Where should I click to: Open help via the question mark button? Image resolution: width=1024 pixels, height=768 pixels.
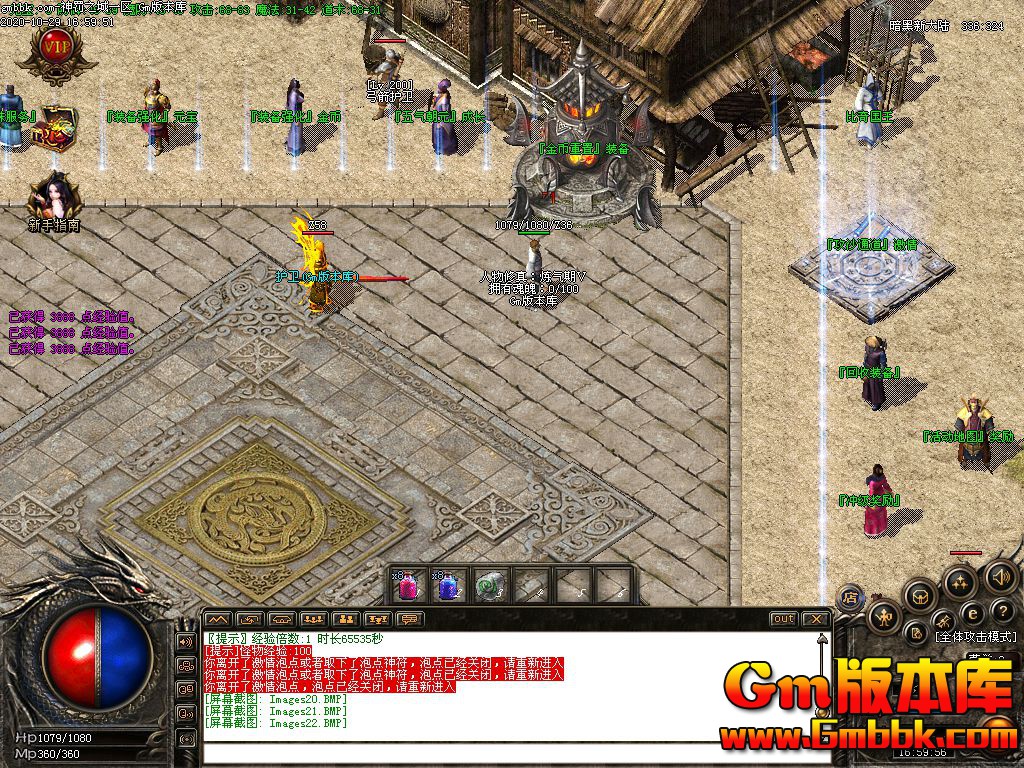tap(1002, 610)
